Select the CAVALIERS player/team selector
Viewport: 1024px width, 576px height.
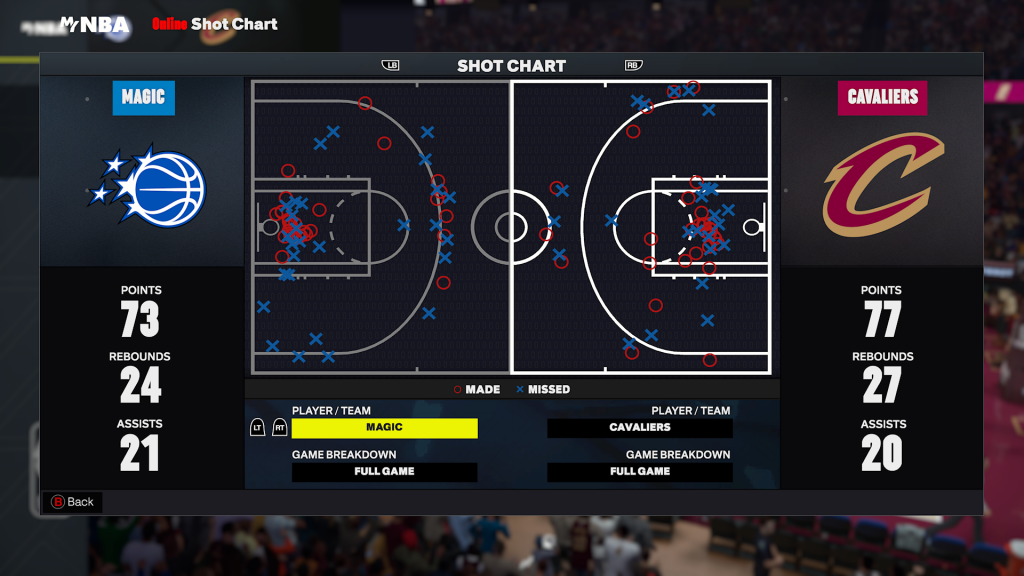pyautogui.click(x=640, y=428)
